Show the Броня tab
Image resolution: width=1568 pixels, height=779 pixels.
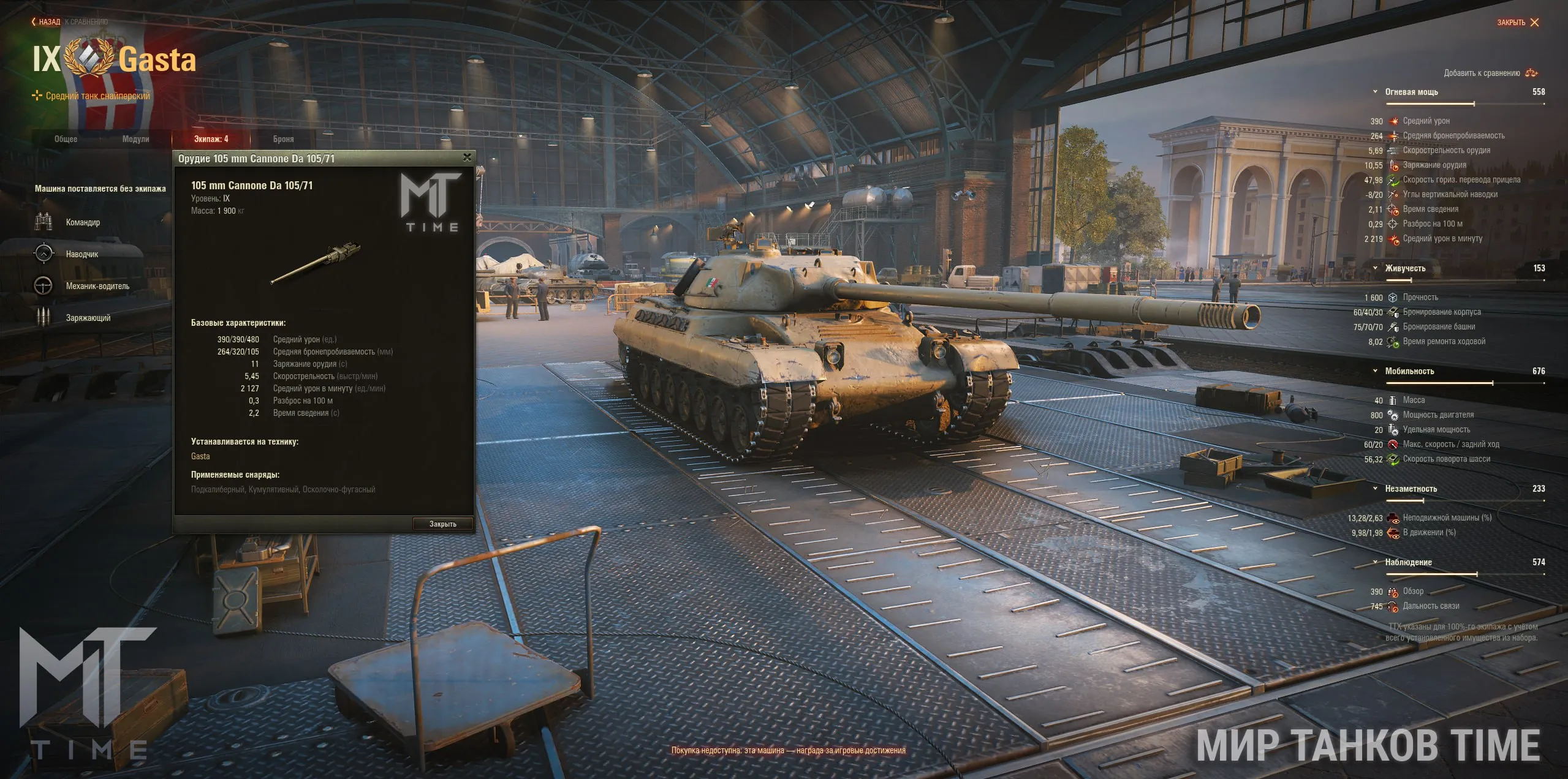[283, 139]
